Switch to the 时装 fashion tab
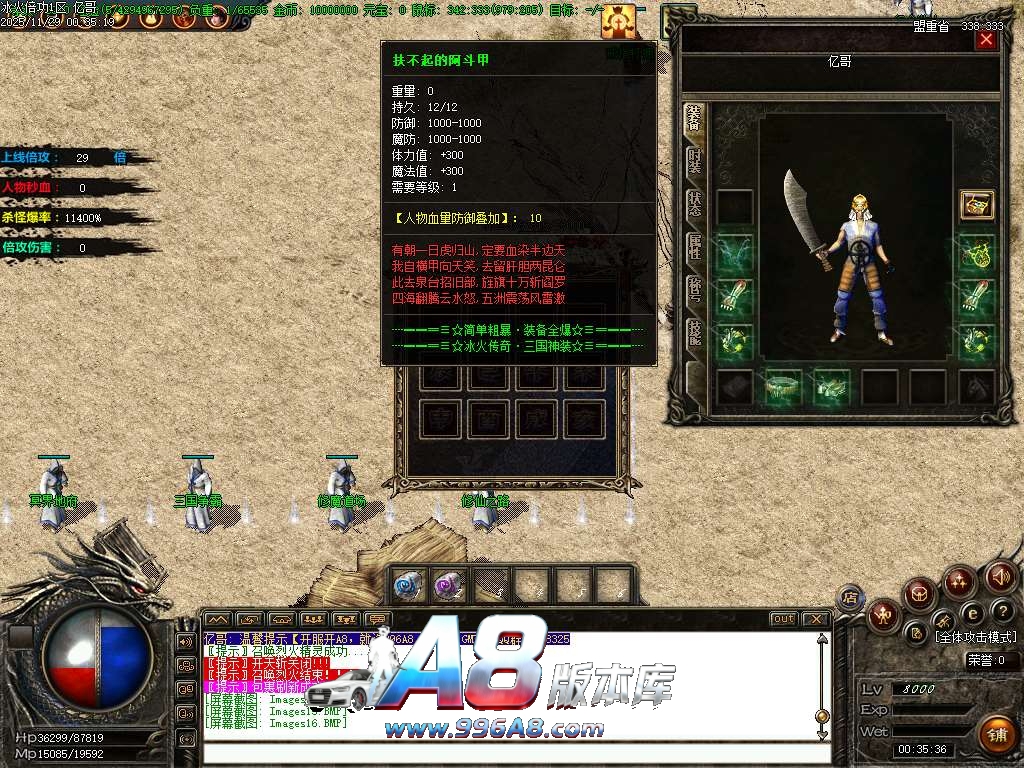The width and height of the screenshot is (1024, 768). click(x=693, y=161)
